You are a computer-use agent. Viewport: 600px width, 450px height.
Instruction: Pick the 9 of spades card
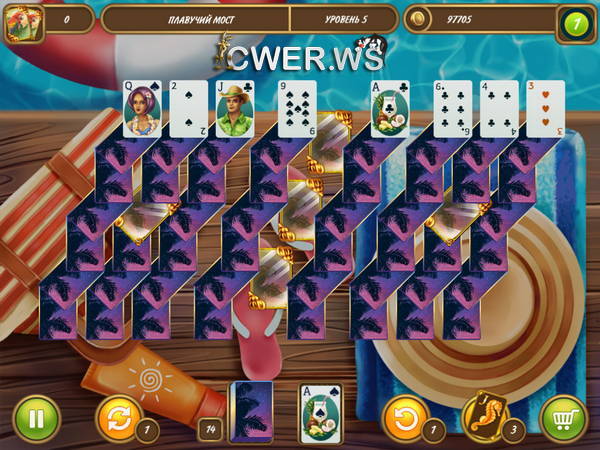(x=296, y=108)
